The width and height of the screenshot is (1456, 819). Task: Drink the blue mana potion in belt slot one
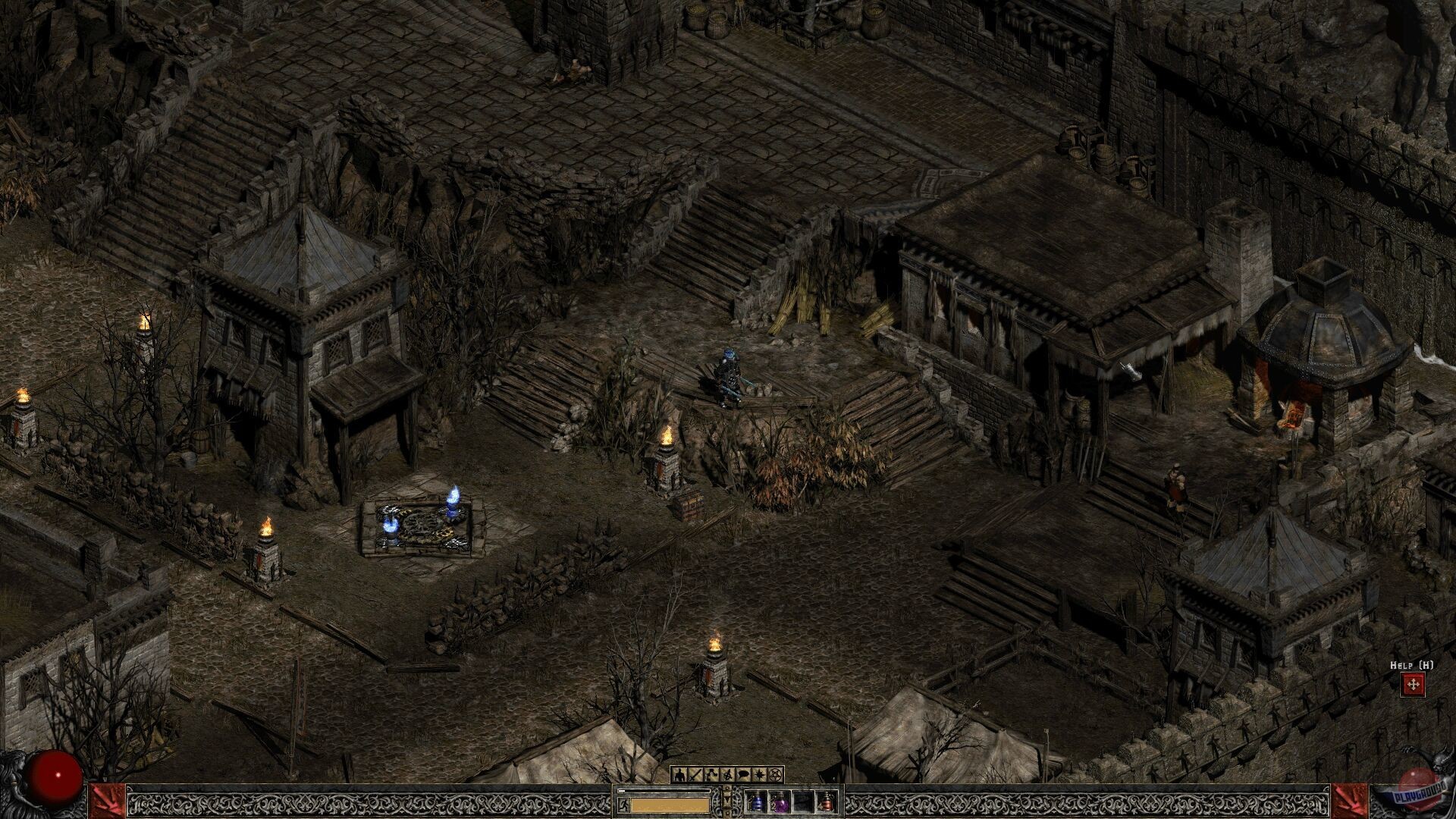tap(756, 802)
